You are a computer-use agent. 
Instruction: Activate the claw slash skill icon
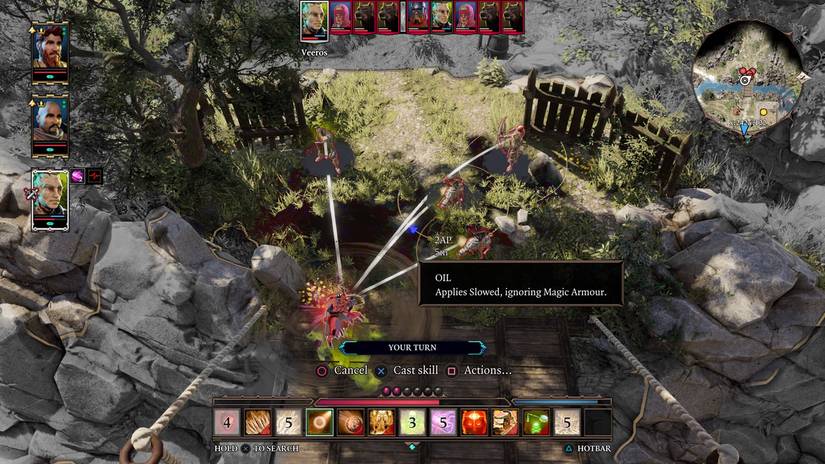(x=259, y=423)
